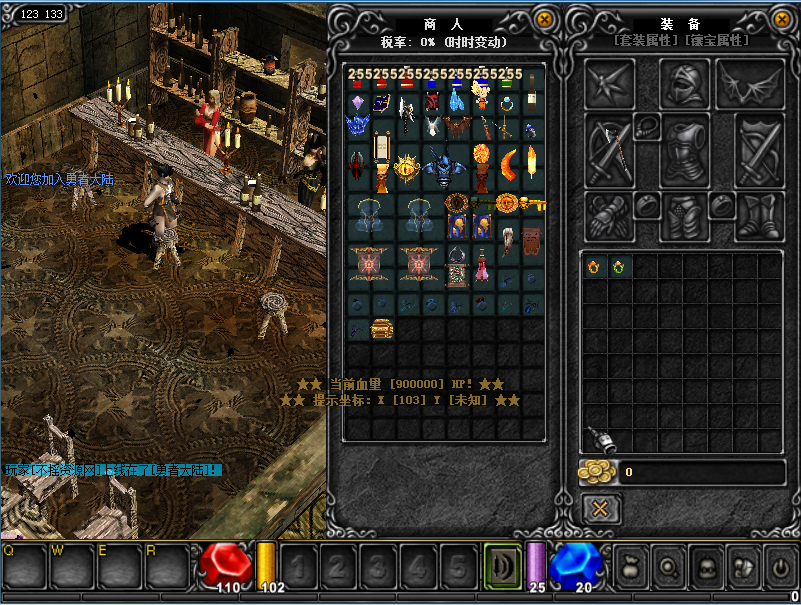801x605 pixels.
Task: Select the gloves equipment slot
Action: 609,215
